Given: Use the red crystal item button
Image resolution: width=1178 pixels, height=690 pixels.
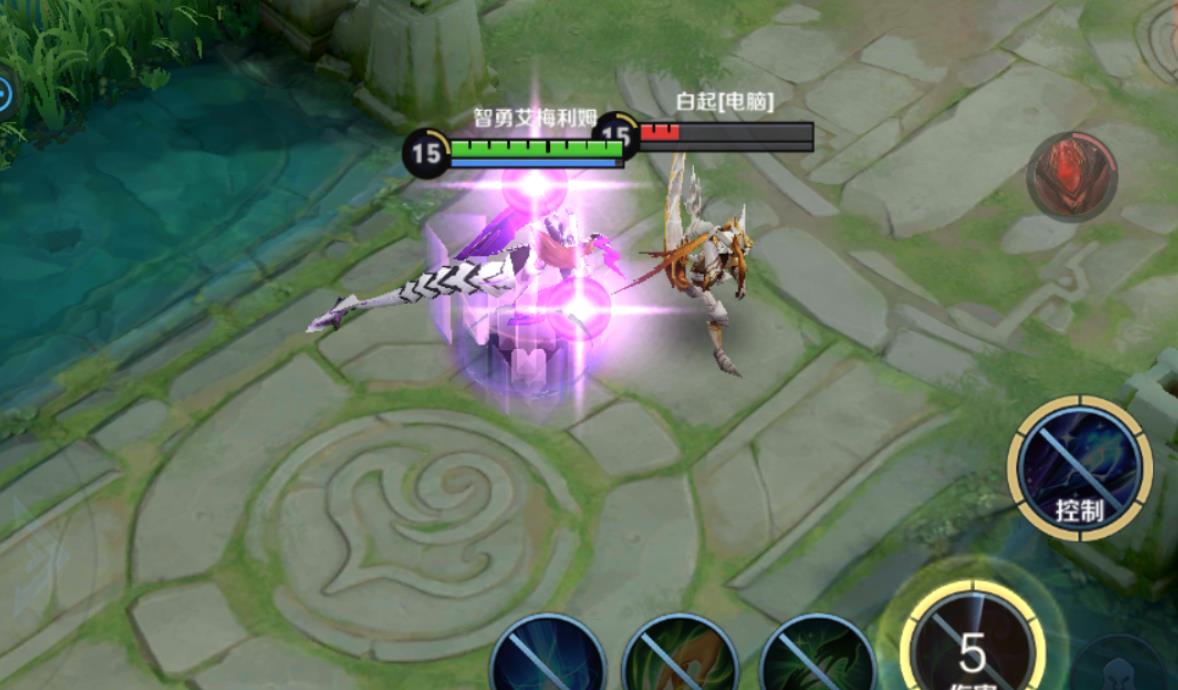Looking at the screenshot, I should click(x=1071, y=177).
